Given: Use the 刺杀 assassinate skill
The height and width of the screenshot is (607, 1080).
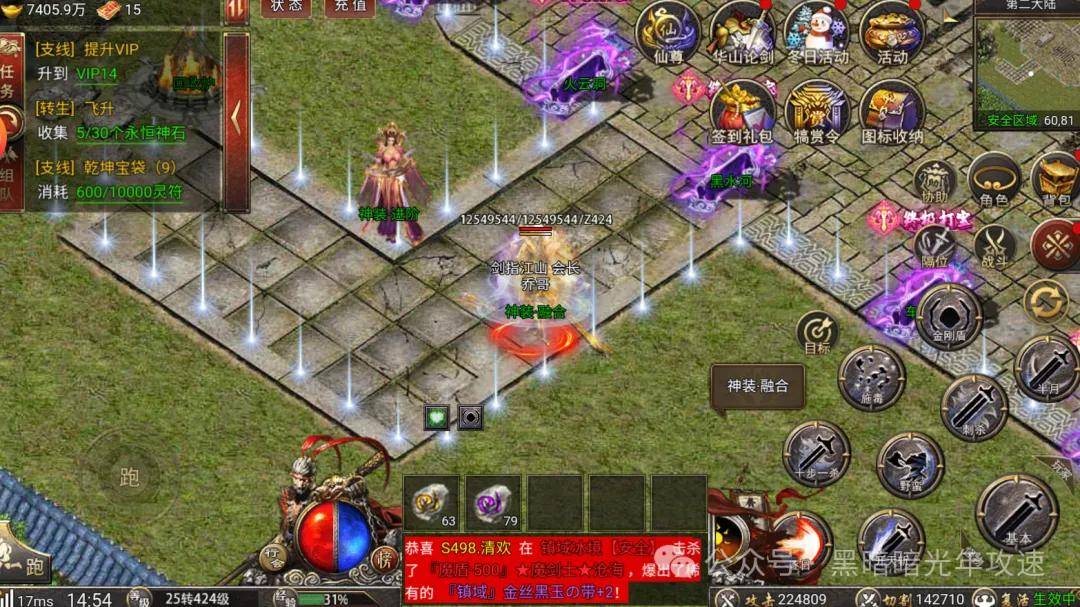Looking at the screenshot, I should pyautogui.click(x=974, y=406).
